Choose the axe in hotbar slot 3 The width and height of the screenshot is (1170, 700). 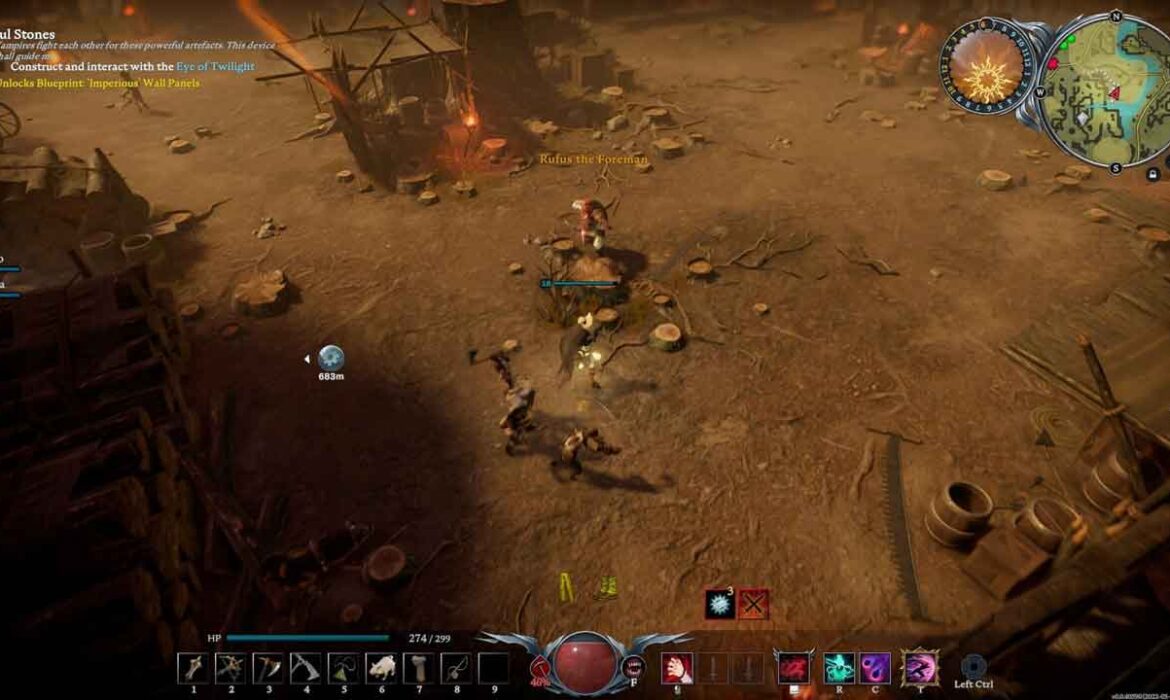point(268,667)
